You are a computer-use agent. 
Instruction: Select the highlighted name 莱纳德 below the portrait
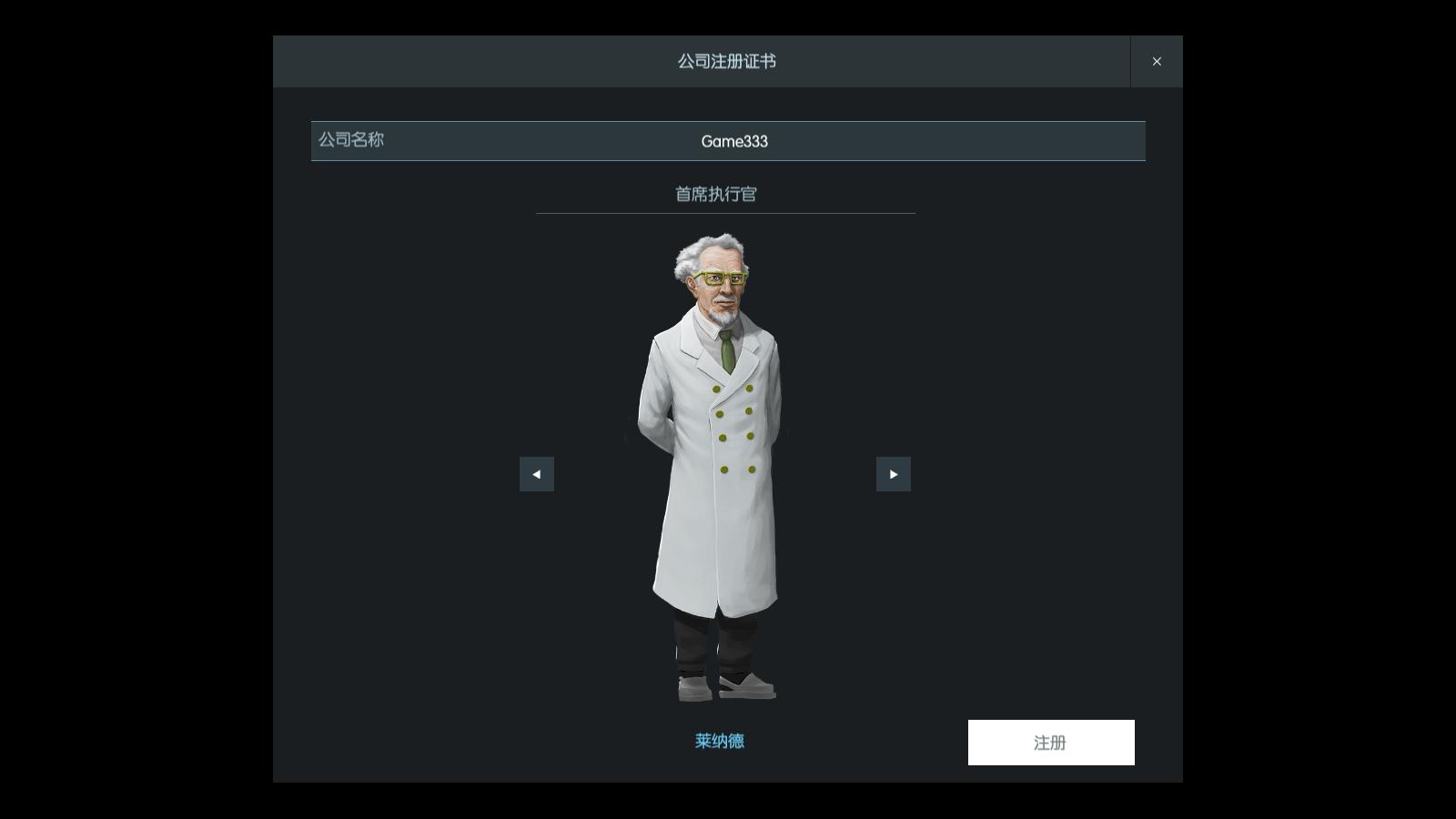pos(718,742)
